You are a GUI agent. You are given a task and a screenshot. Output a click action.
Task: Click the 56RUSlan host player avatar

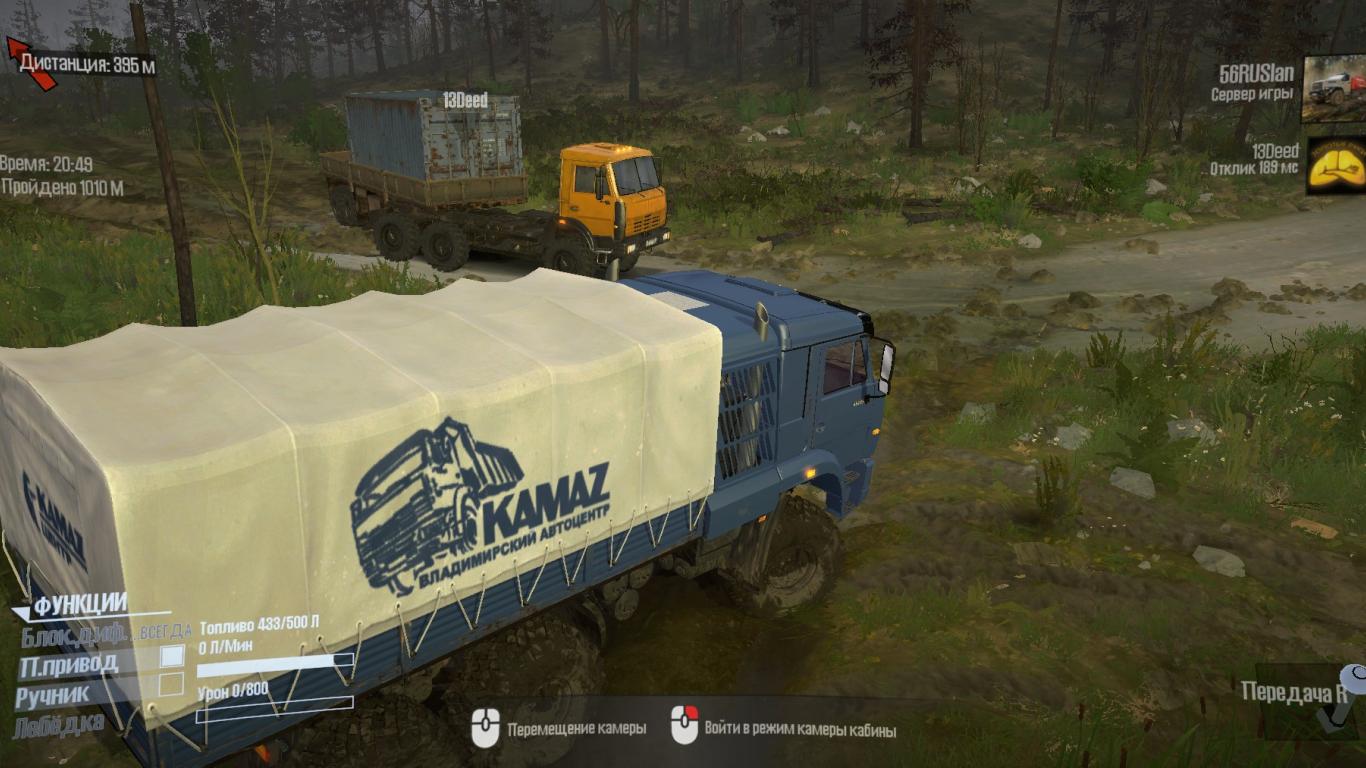click(x=1333, y=90)
